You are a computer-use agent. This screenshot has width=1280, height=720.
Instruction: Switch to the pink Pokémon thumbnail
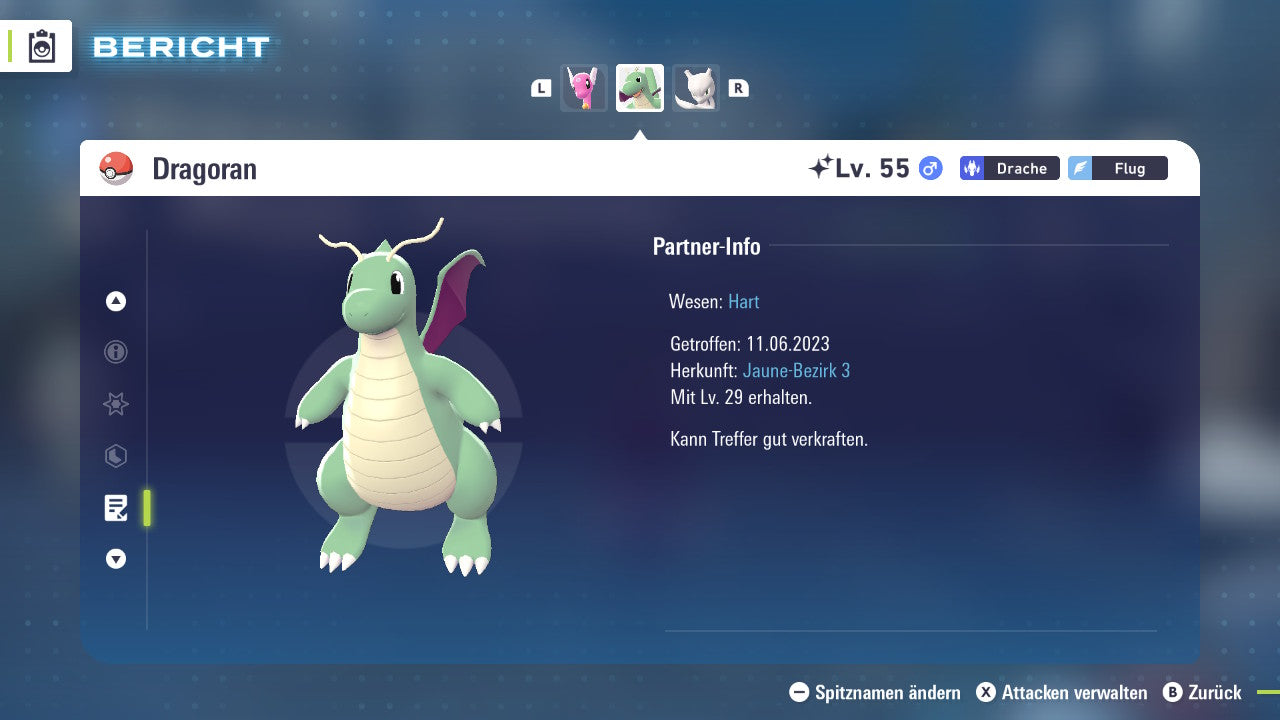pyautogui.click(x=584, y=87)
